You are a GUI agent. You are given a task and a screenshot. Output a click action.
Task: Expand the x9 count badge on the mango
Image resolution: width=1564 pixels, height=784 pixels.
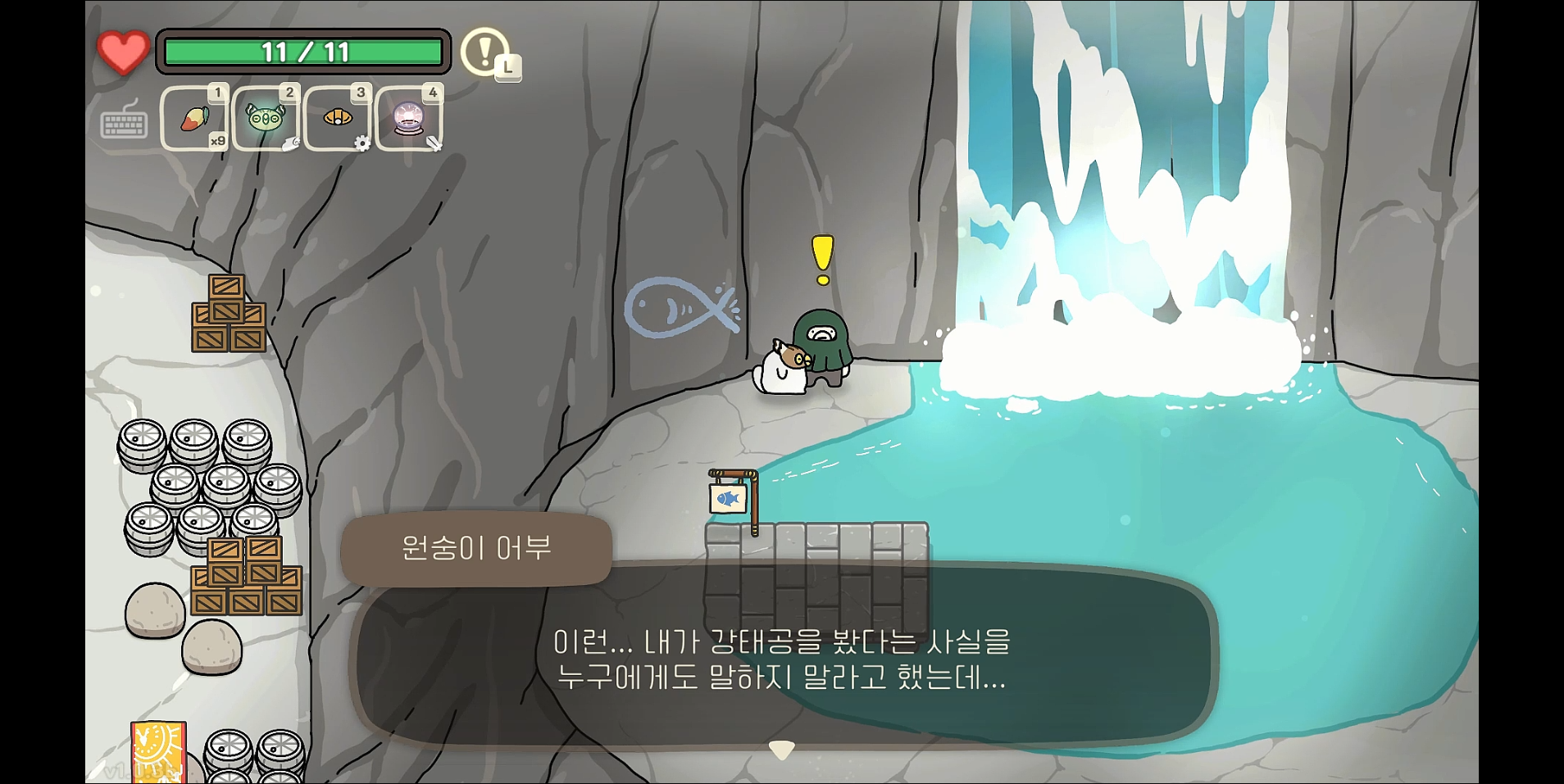(217, 141)
